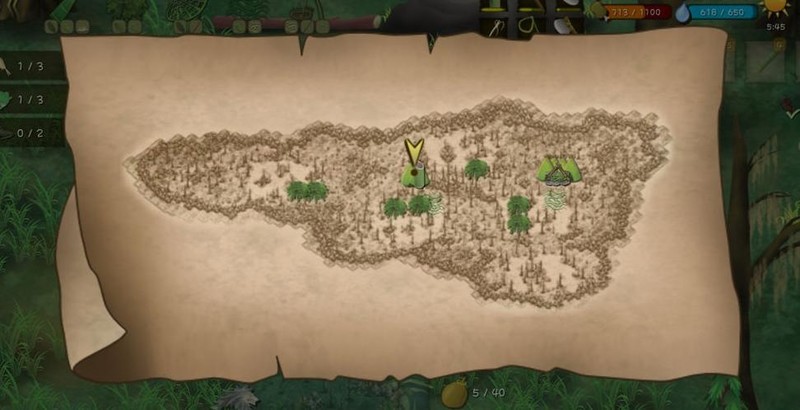Image resolution: width=800 pixels, height=410 pixels.
Task: Open the inventory pouch showing 5 / 40
Action: [456, 393]
